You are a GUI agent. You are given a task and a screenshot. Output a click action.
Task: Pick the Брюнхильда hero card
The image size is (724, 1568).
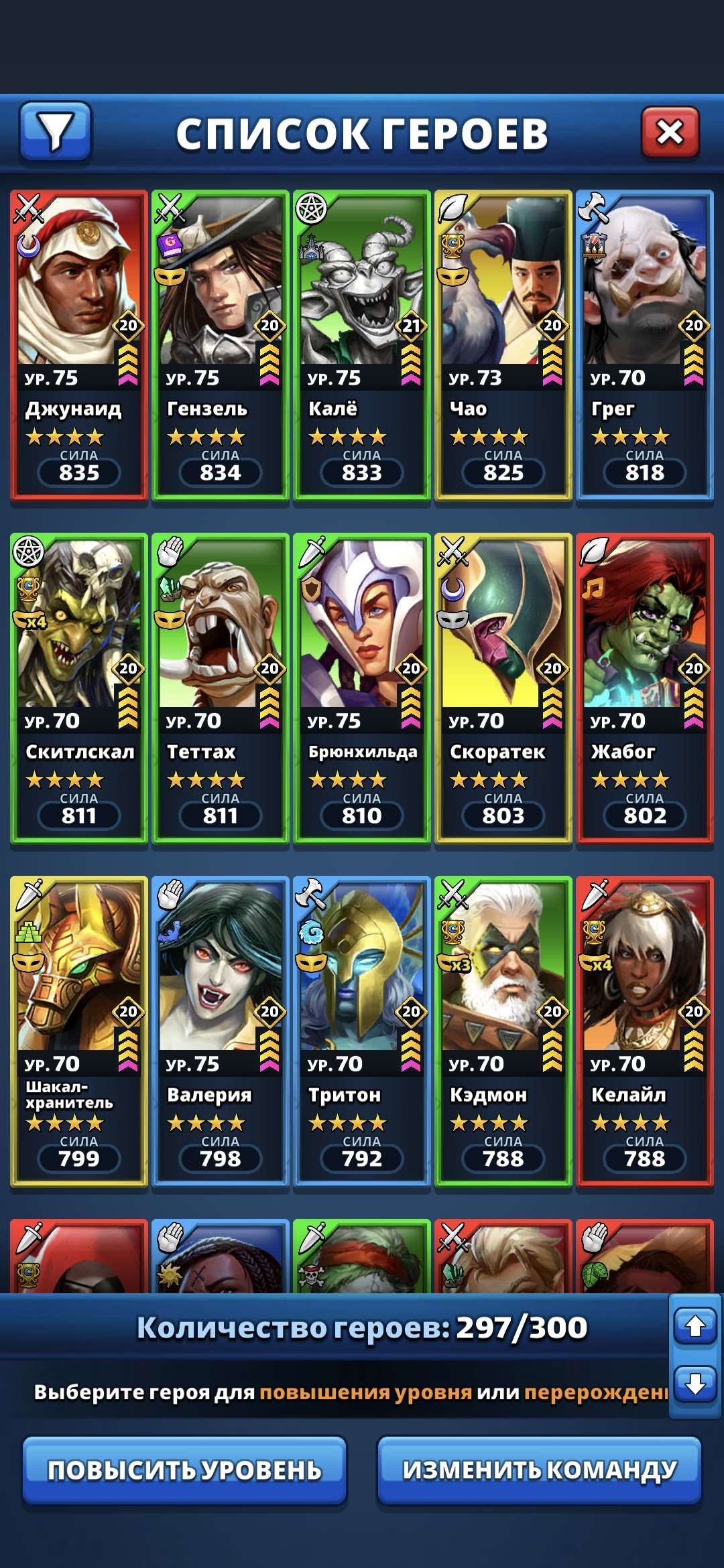(x=362, y=688)
